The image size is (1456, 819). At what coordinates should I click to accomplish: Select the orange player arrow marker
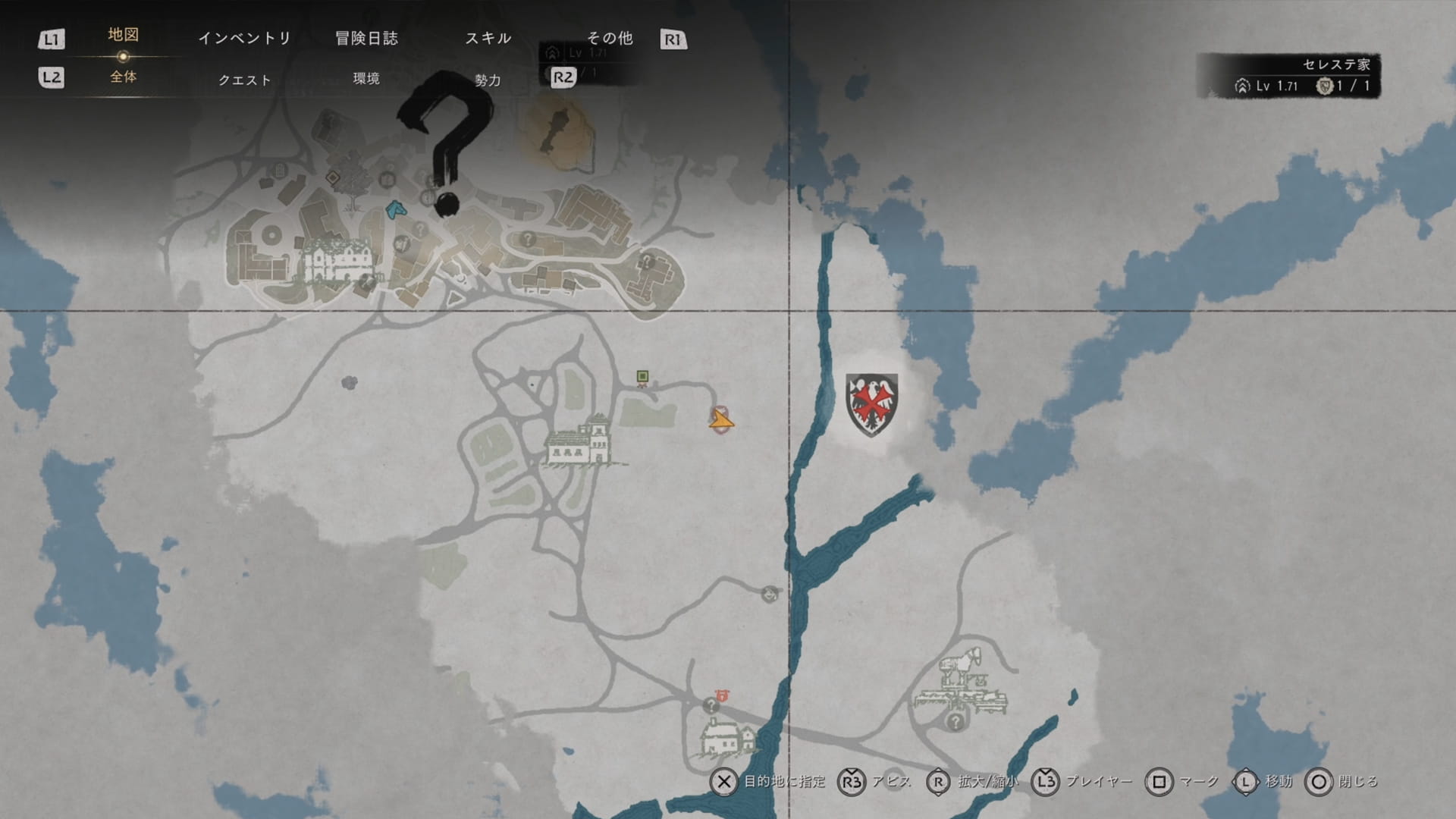click(x=720, y=419)
